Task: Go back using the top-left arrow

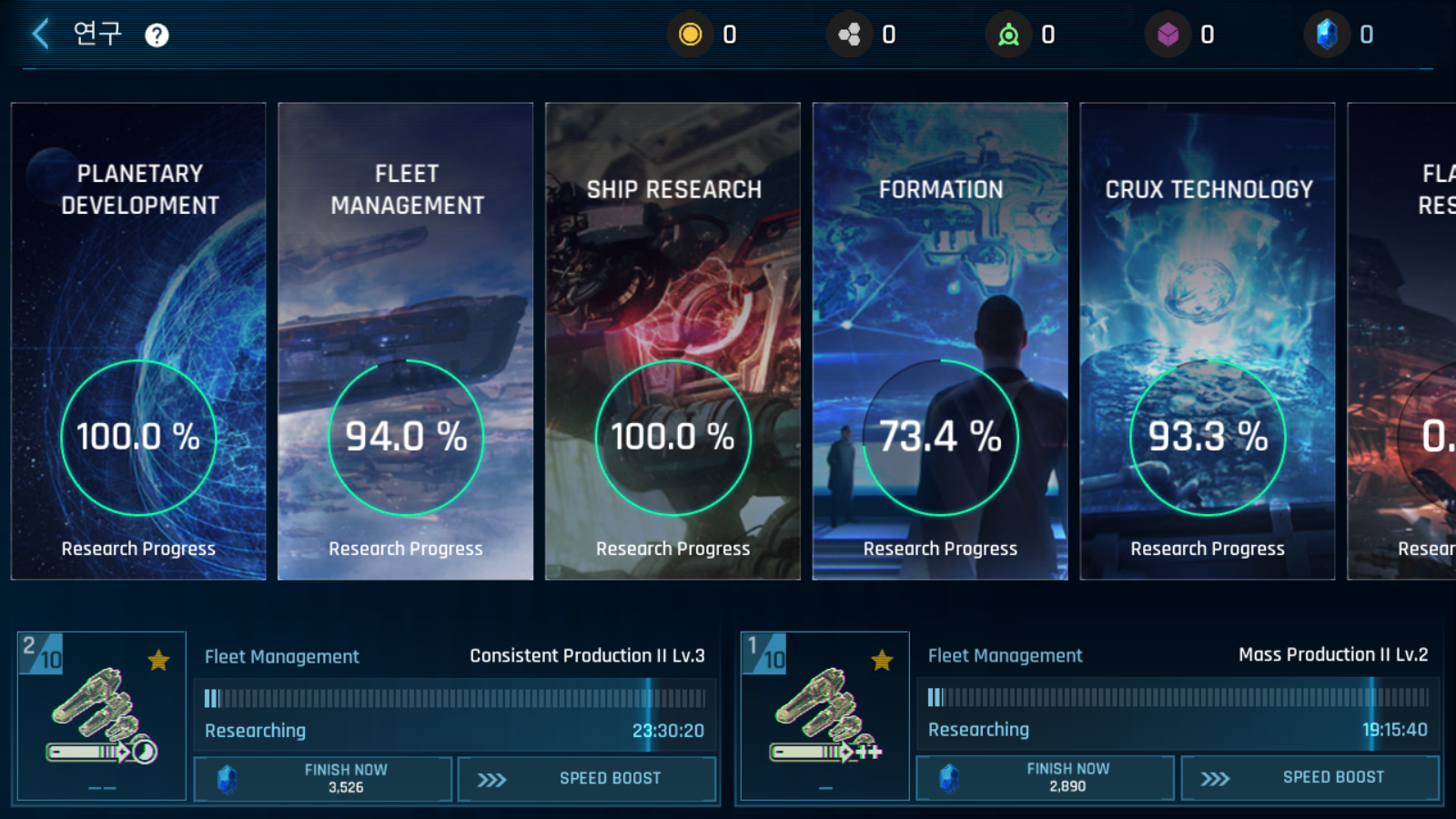Action: pos(40,35)
